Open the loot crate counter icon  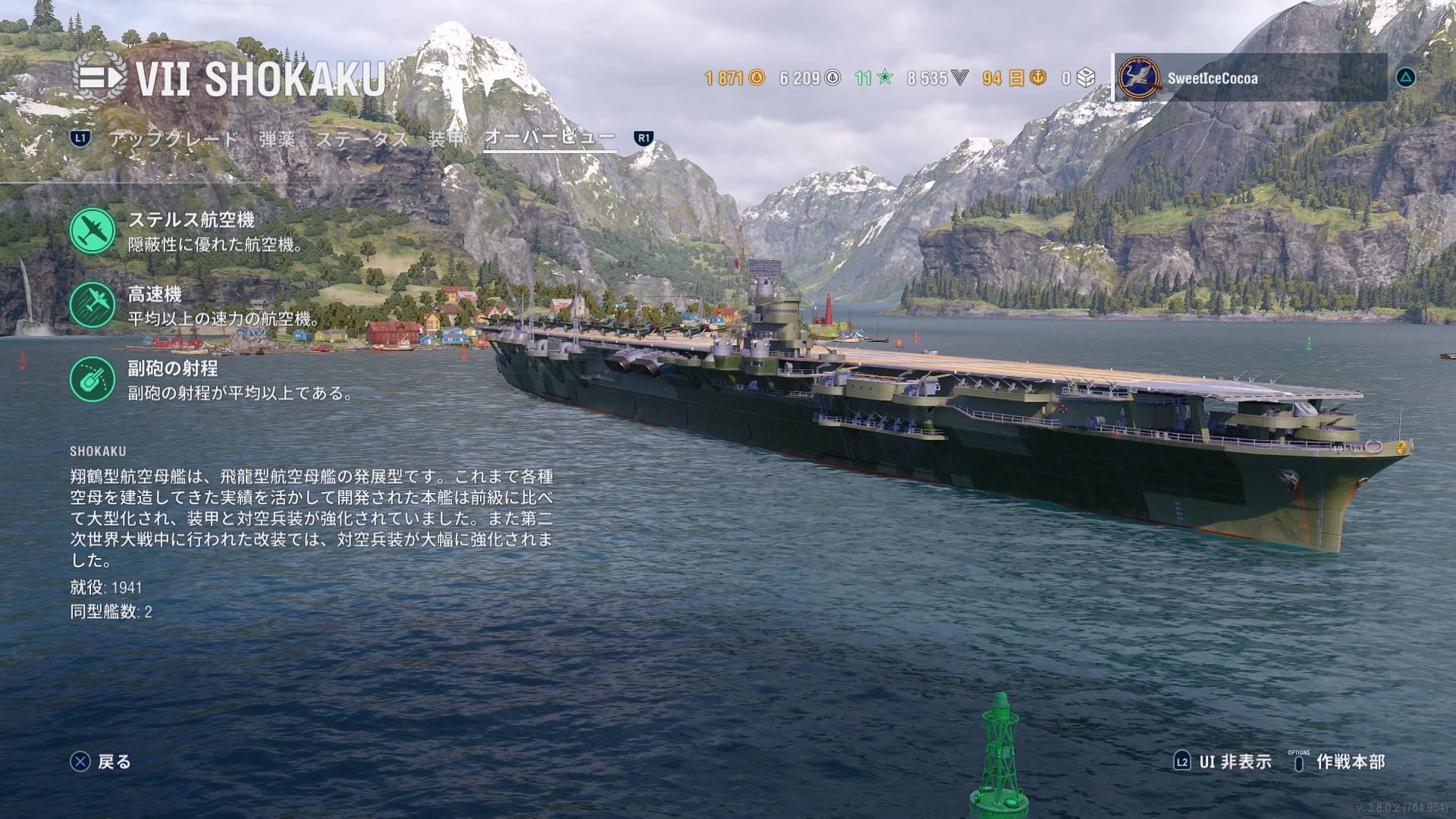1086,78
